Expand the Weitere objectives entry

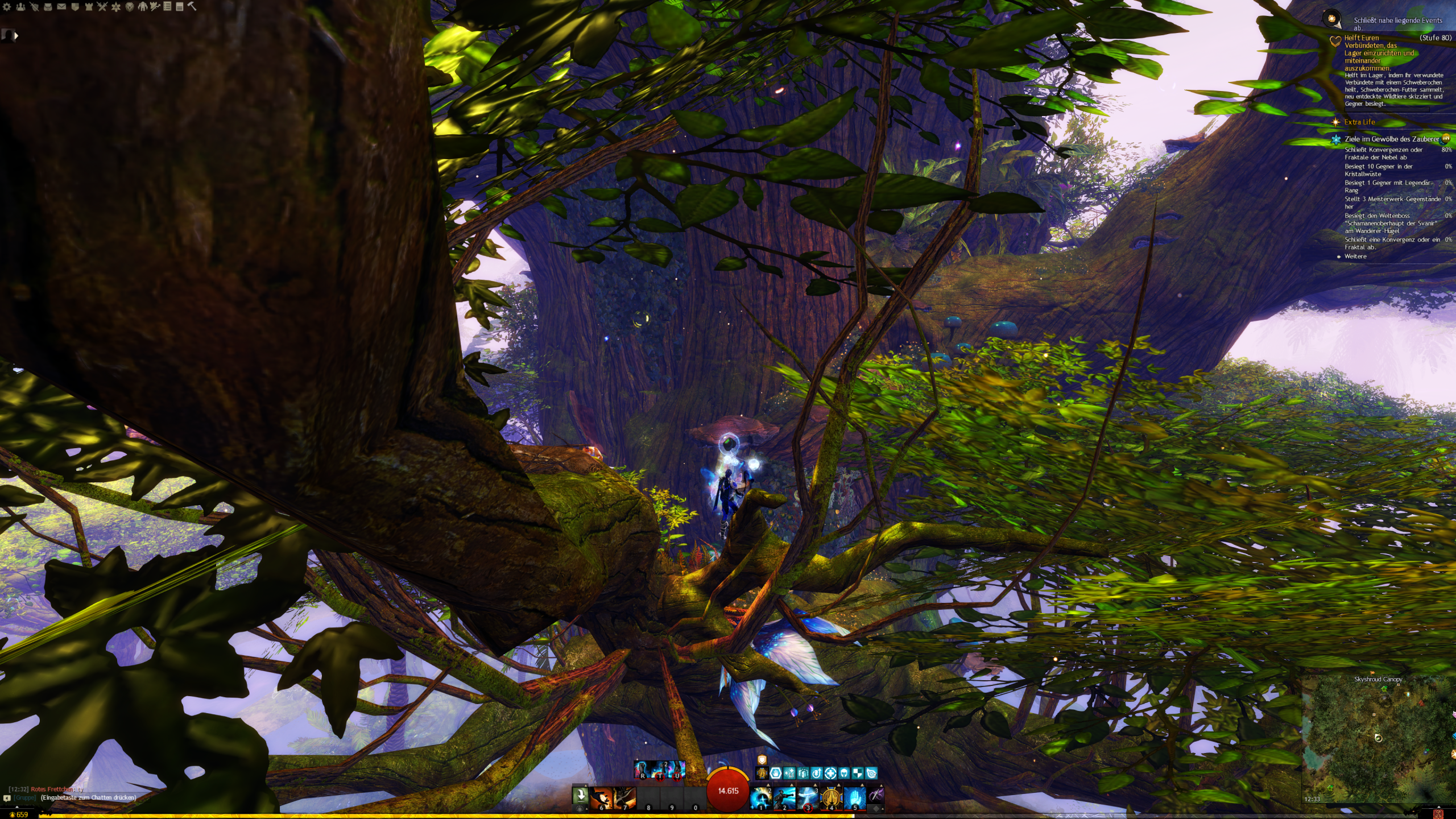coord(1355,257)
